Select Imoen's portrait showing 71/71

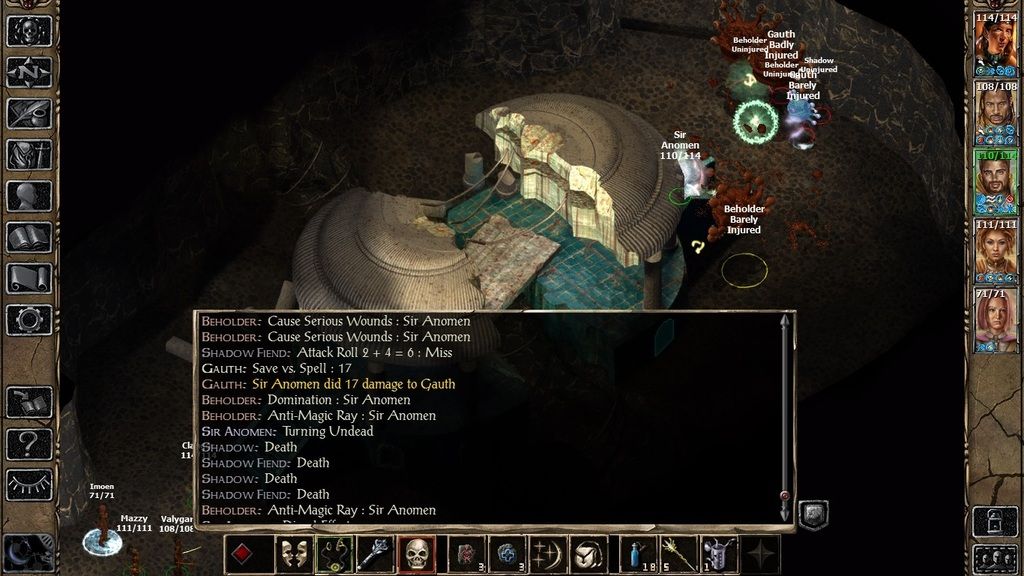click(x=995, y=322)
